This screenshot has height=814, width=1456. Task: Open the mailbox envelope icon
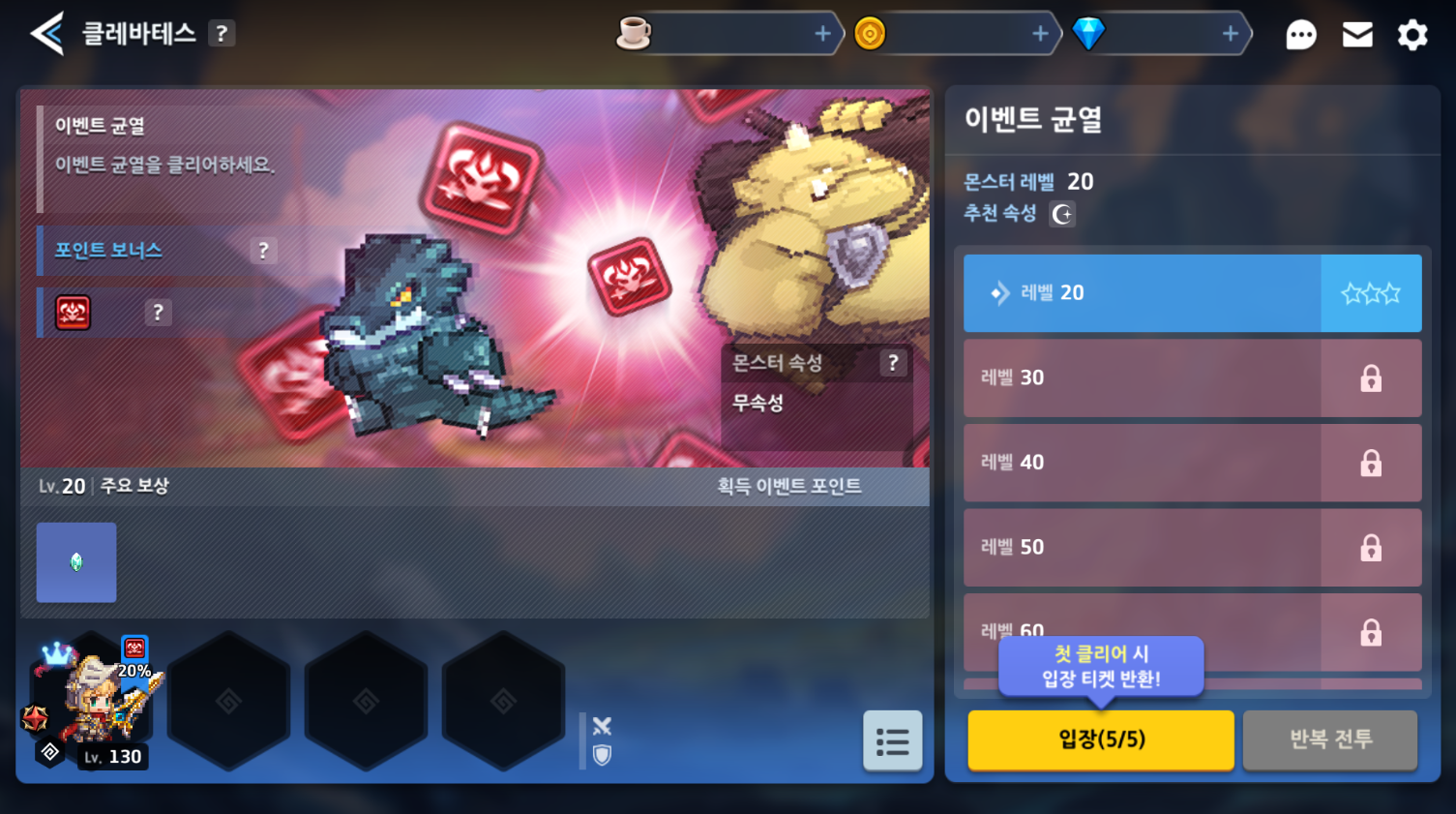tap(1357, 36)
